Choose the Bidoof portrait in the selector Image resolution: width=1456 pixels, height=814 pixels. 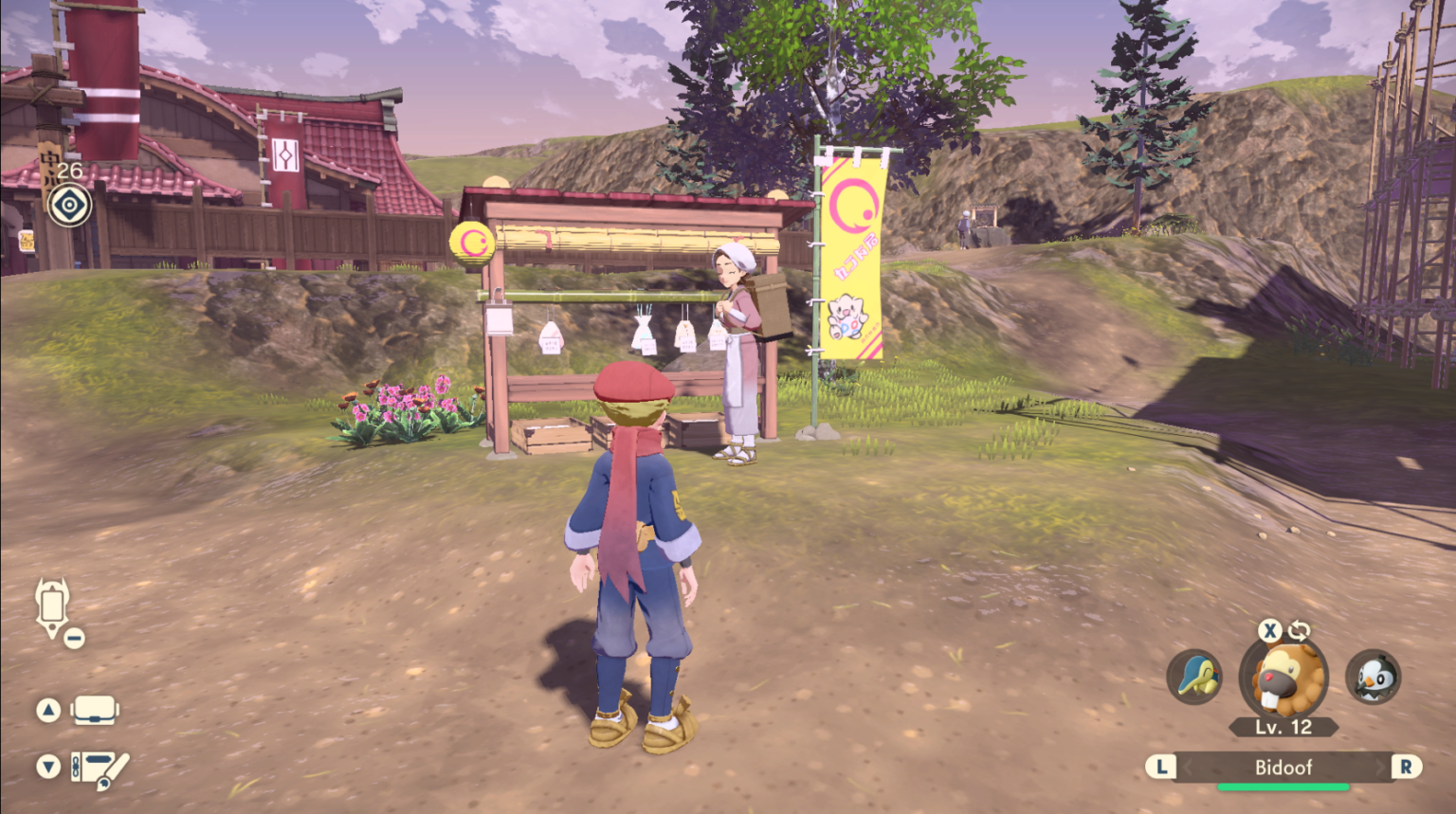click(1283, 678)
